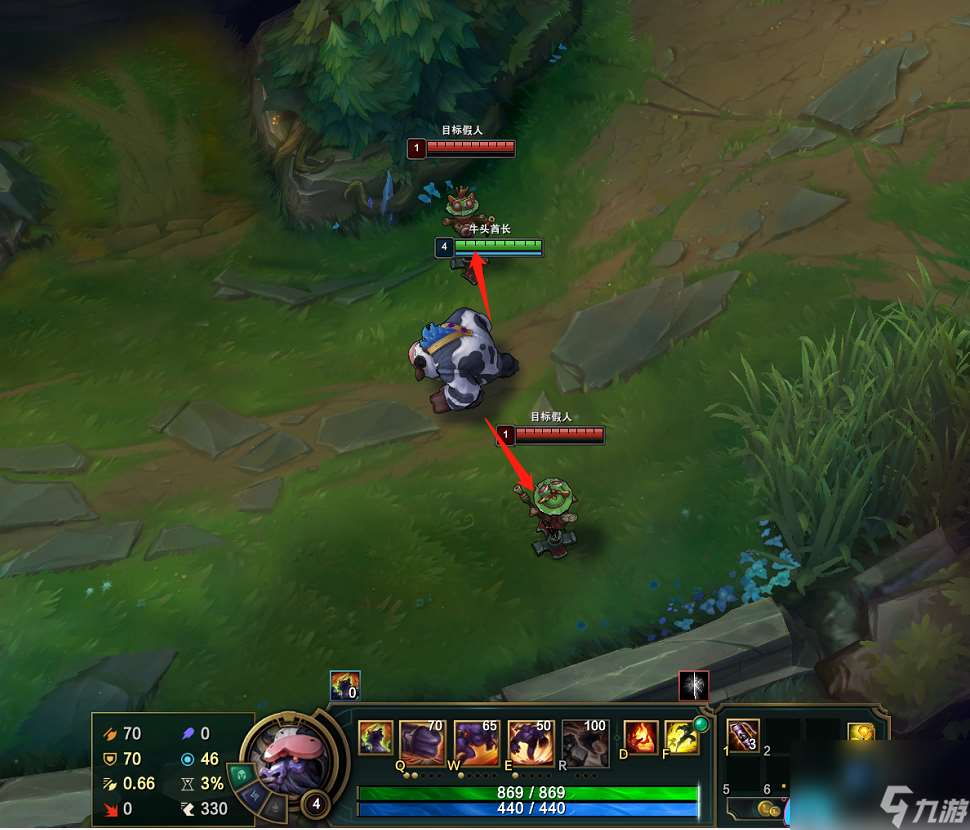Cast the W ability Headbutt
970x830 pixels.
476,743
